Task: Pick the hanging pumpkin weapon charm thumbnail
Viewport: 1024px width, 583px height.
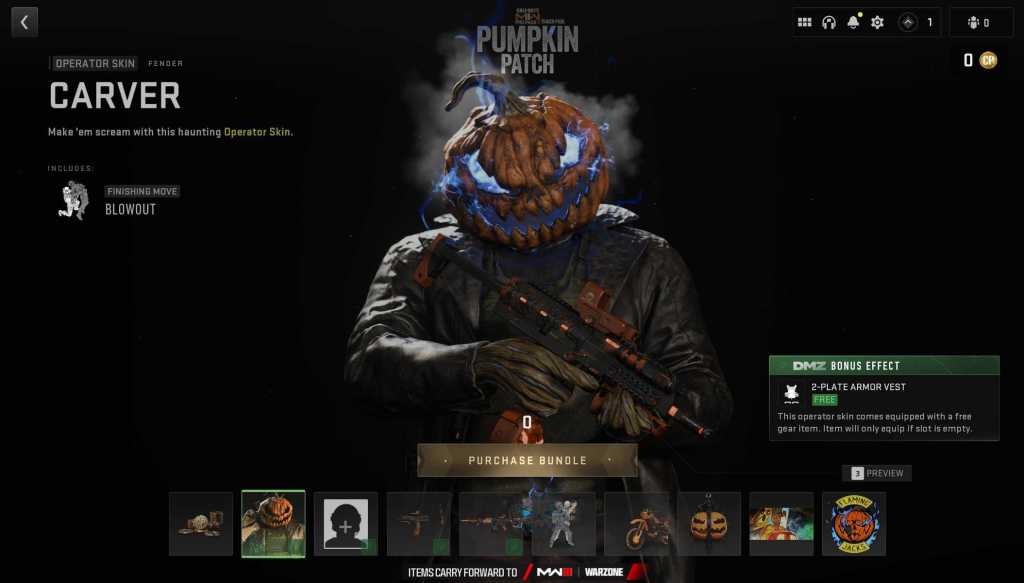Action: (709, 523)
